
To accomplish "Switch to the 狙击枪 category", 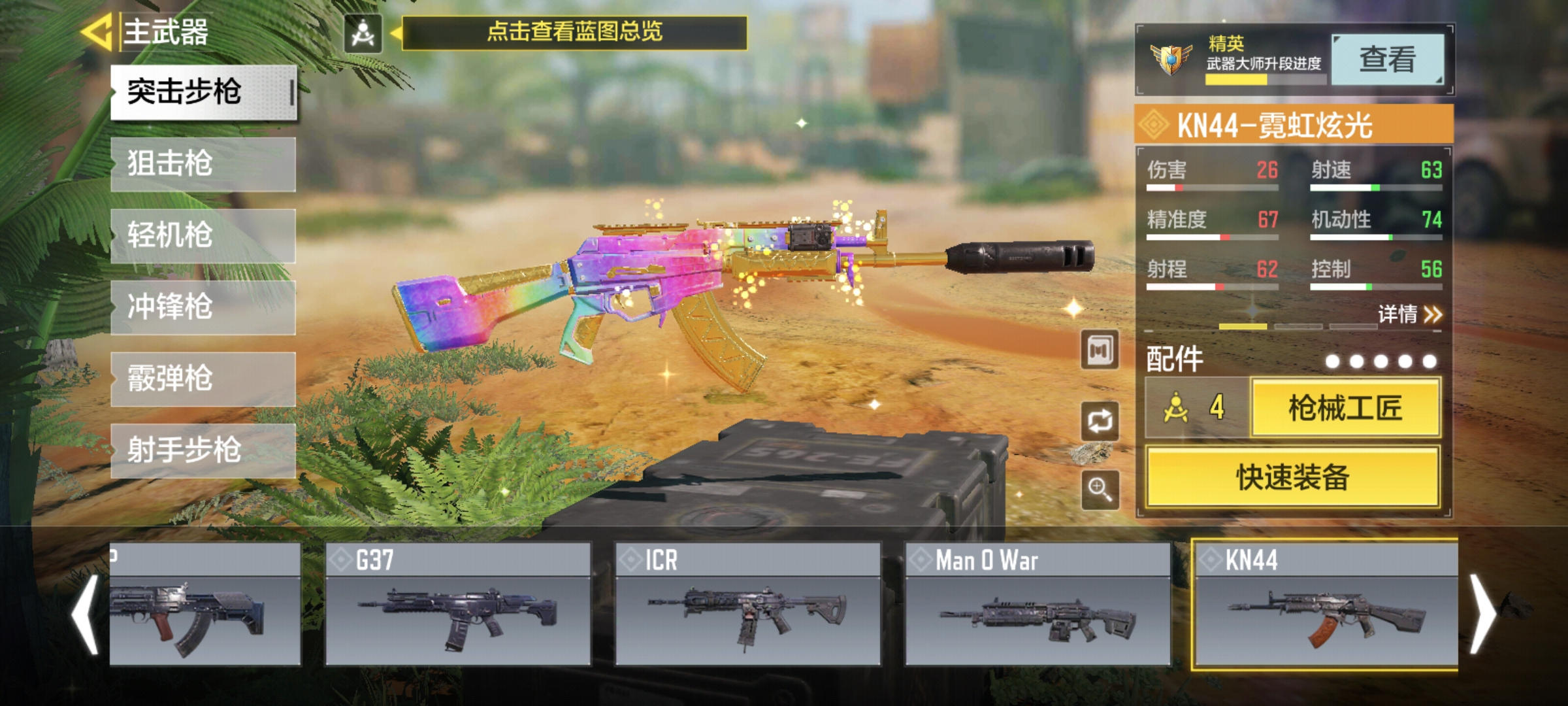I will click(203, 164).
